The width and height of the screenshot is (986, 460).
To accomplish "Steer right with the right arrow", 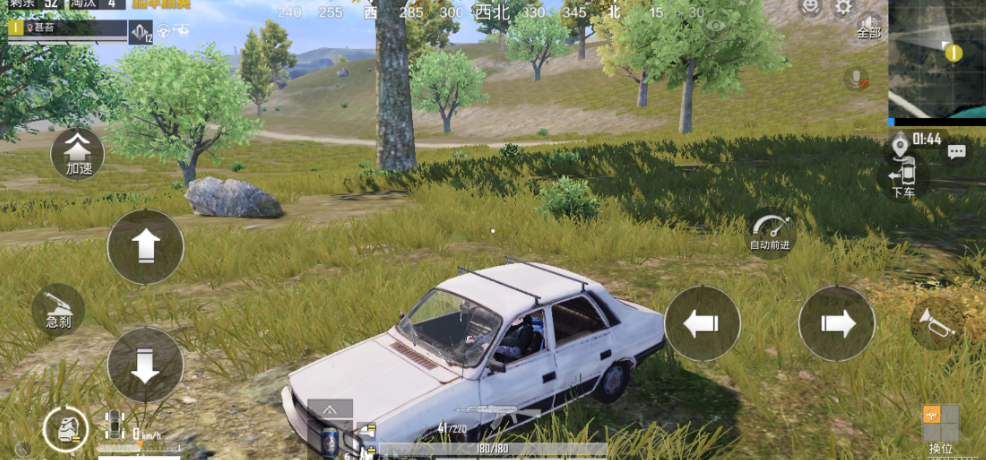I will point(836,323).
